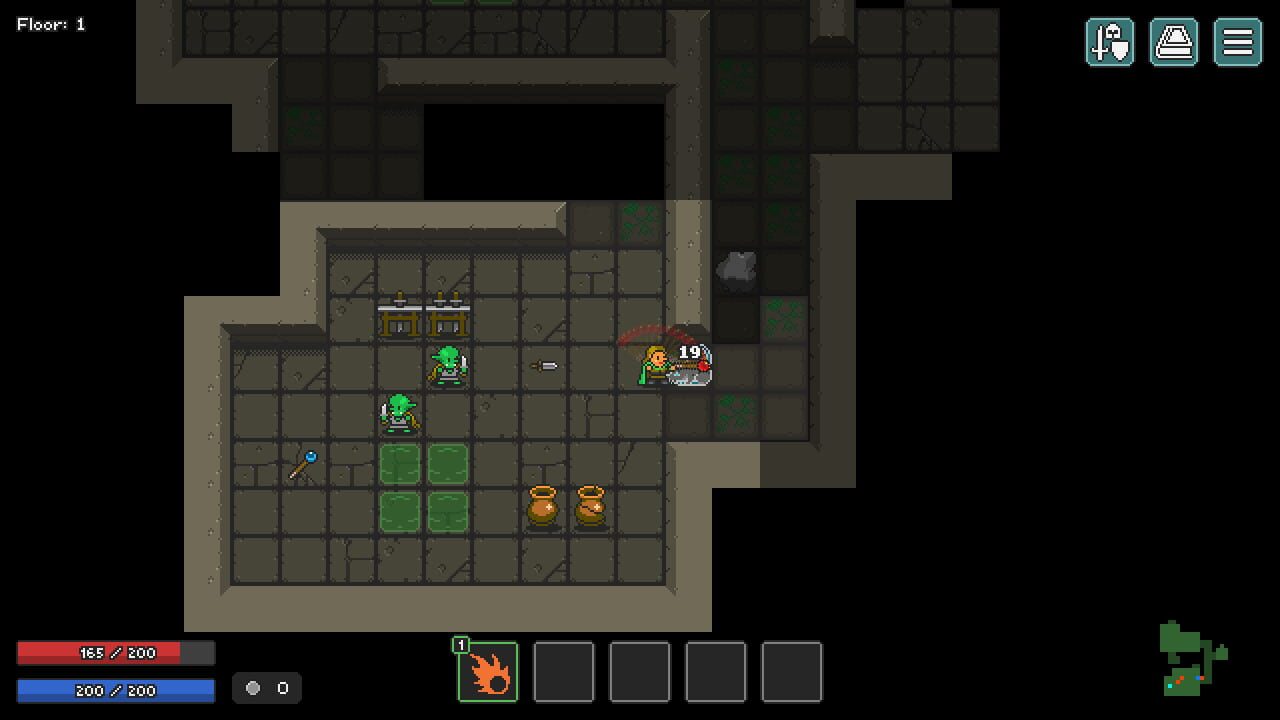Click the gray boulder near the wall
The image size is (1280, 720).
pyautogui.click(x=737, y=267)
